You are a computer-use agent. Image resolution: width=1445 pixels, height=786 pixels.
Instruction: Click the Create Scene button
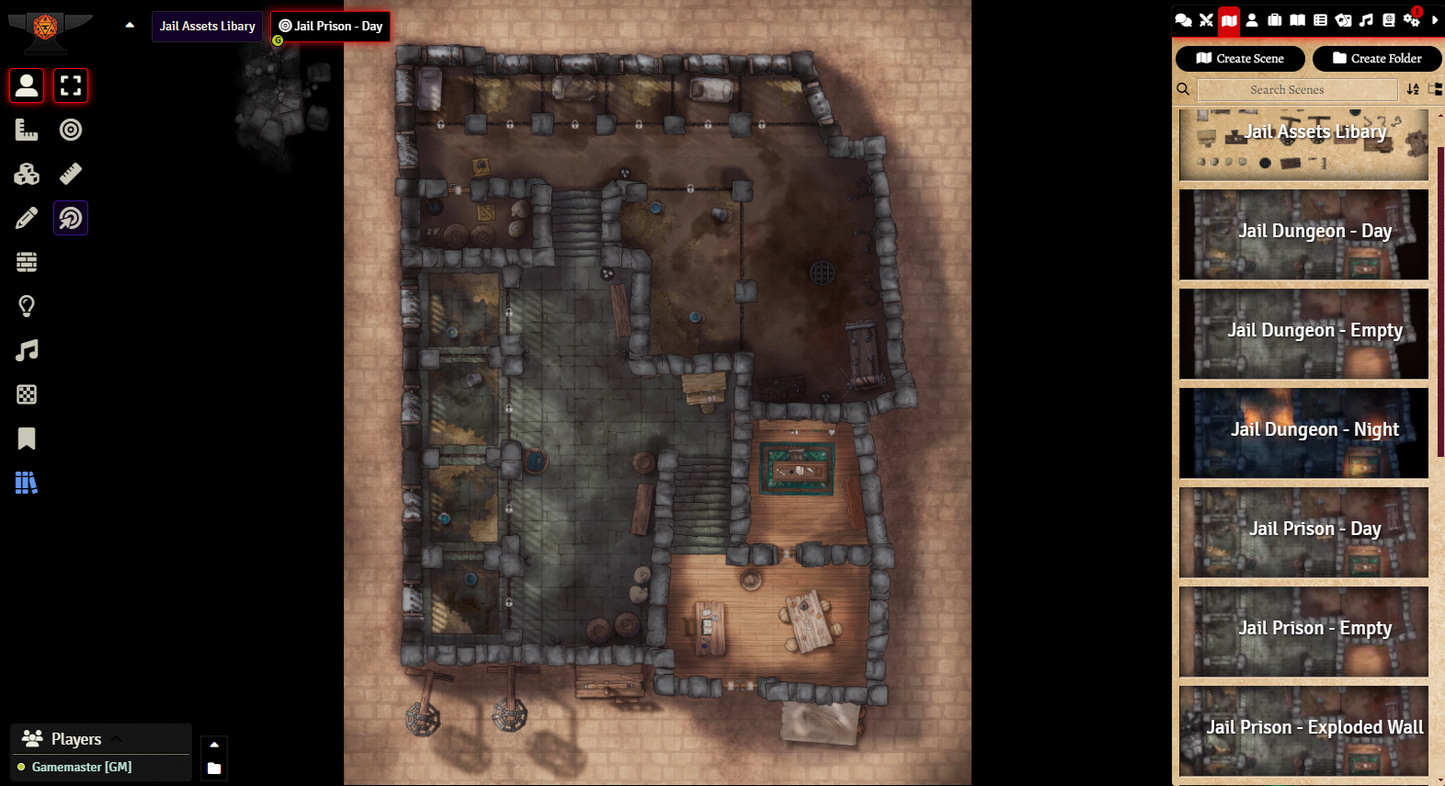coord(1240,58)
